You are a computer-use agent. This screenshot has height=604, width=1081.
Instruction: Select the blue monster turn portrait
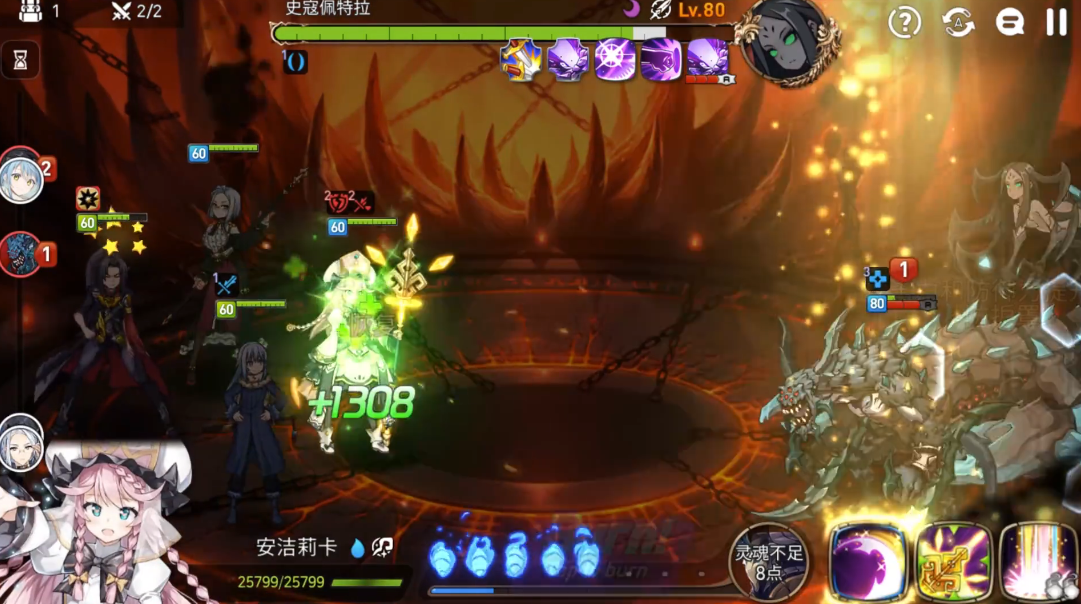tap(20, 254)
